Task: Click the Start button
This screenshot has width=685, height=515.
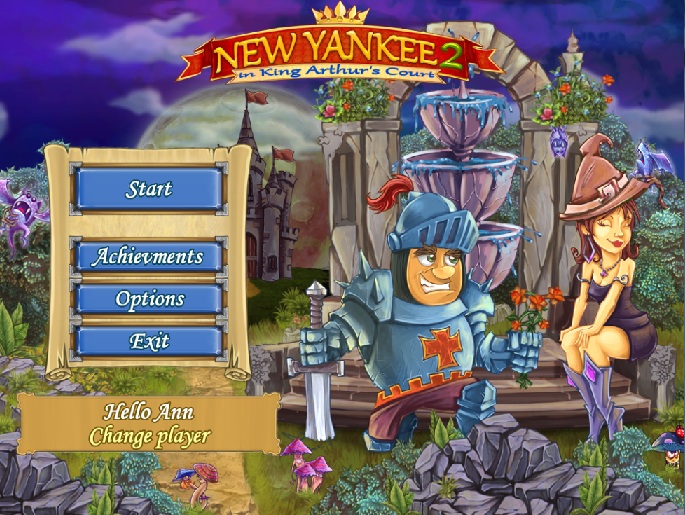Action: (x=148, y=189)
